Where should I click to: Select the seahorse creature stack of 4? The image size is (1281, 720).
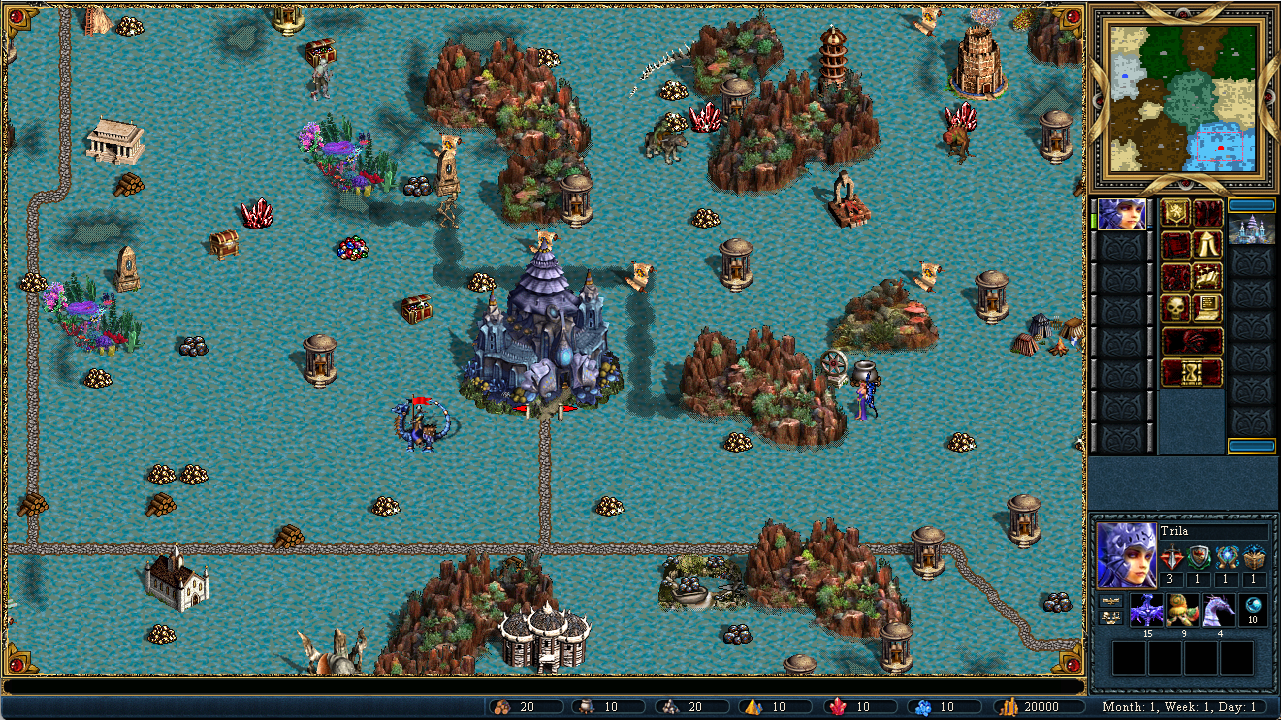point(1218,610)
